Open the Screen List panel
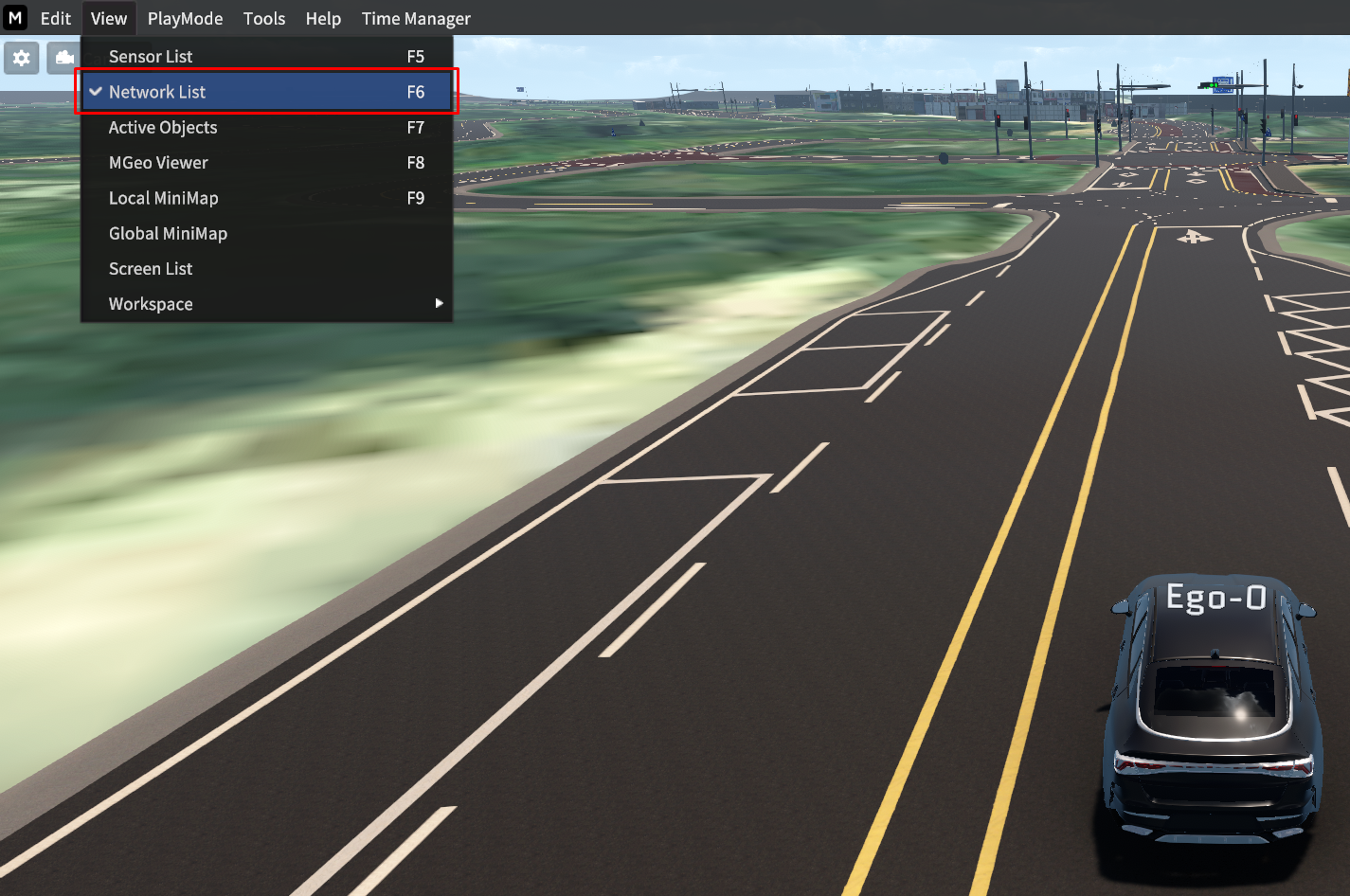The height and width of the screenshot is (896, 1350). [151, 268]
